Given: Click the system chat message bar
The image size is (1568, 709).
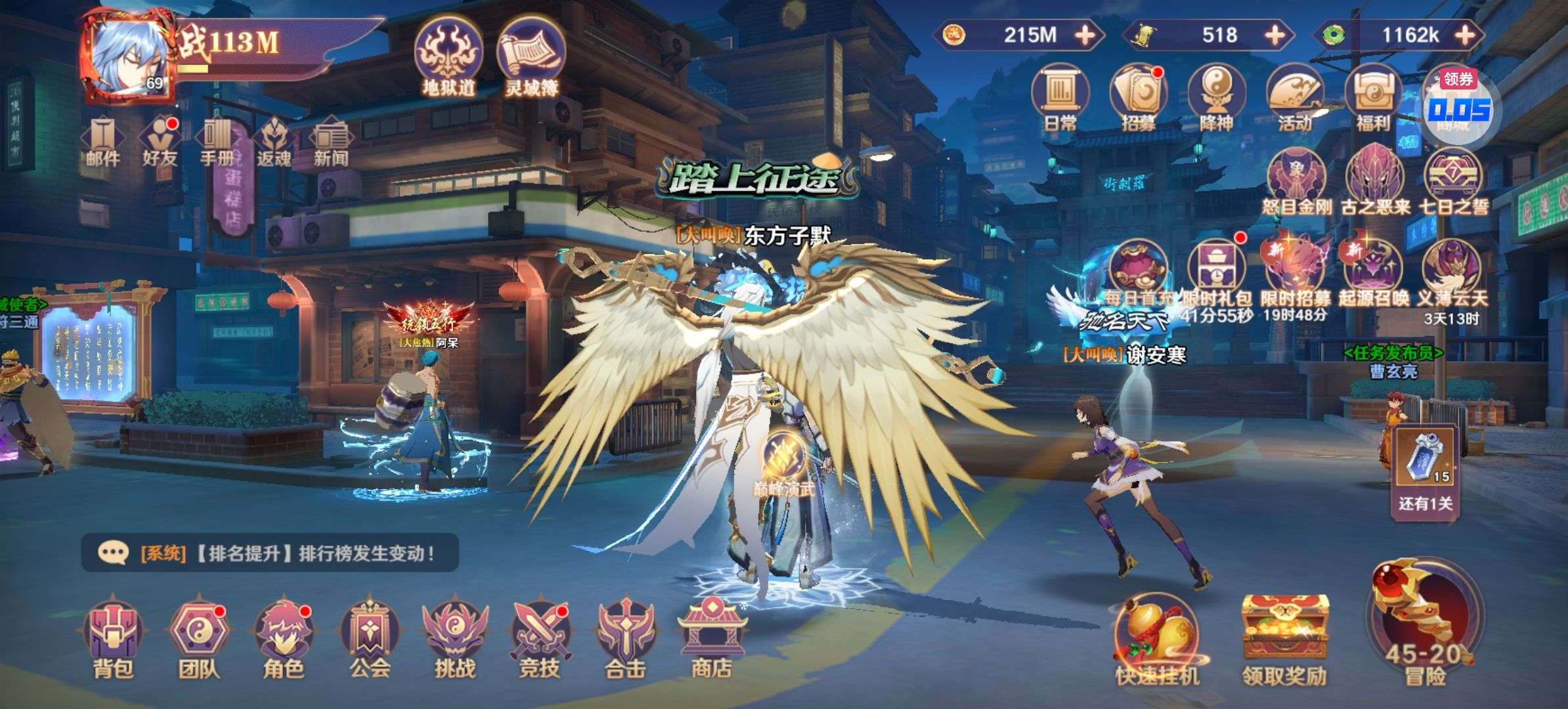Looking at the screenshot, I should [x=270, y=553].
